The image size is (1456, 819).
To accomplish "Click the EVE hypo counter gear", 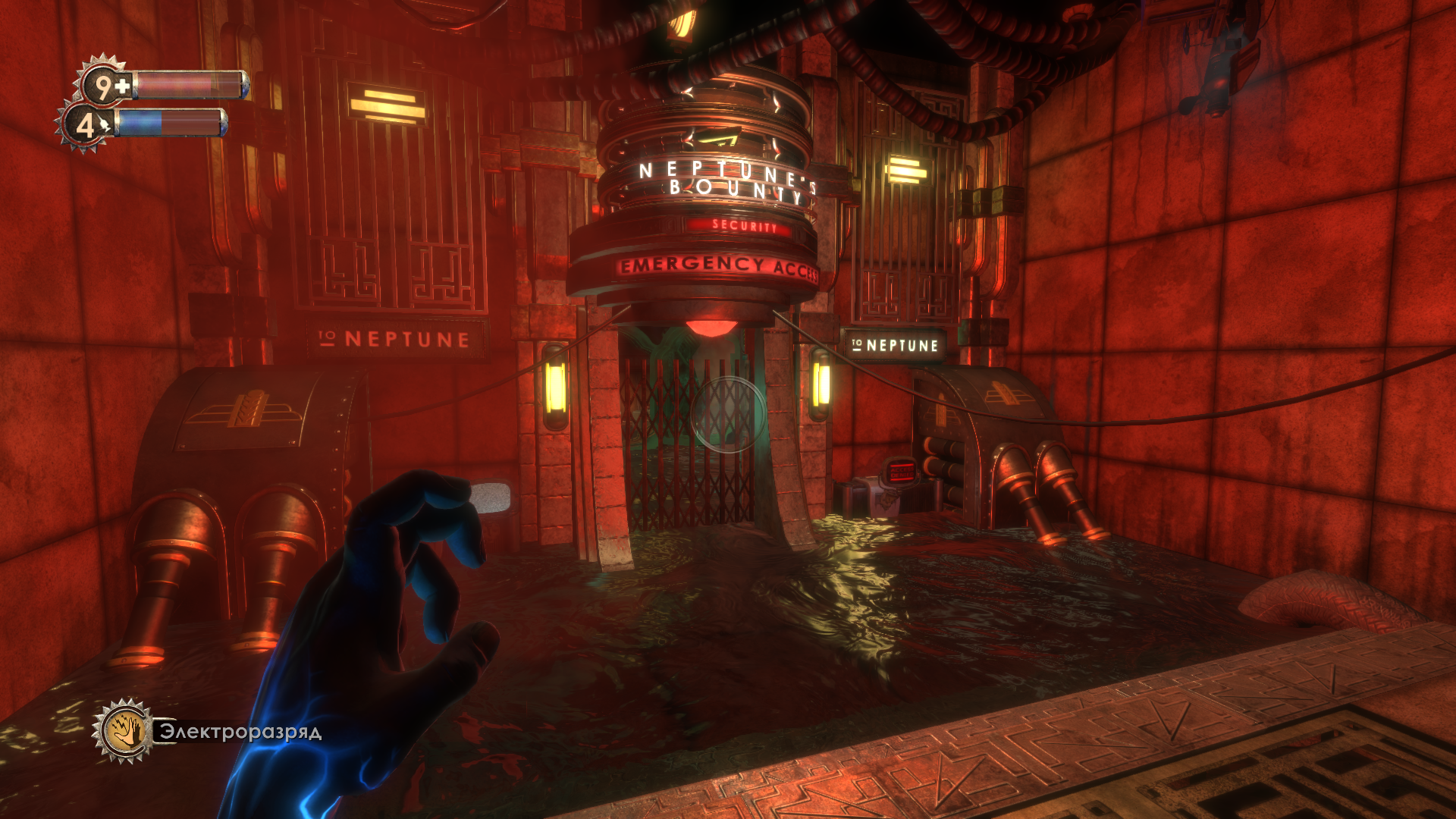I will tap(85, 126).
